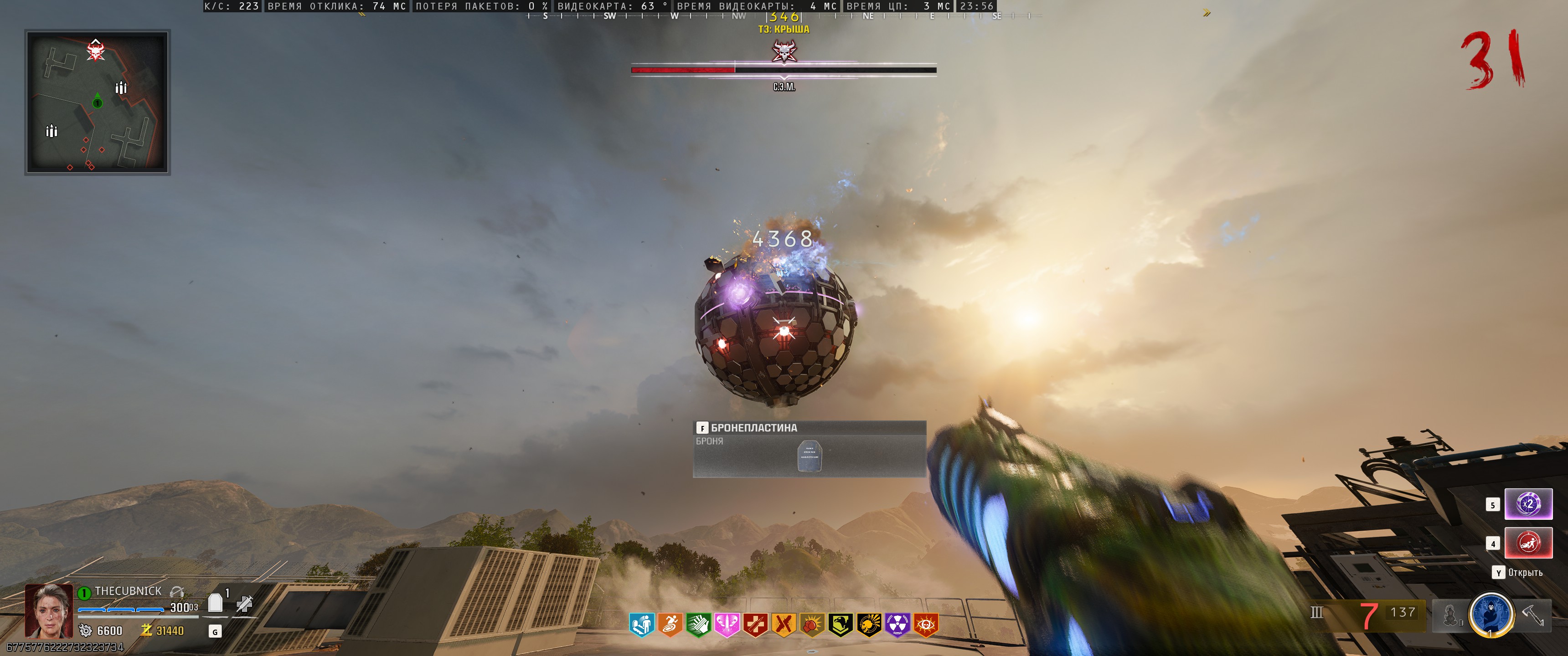Activate the red revive GobbleGum slot
This screenshot has width=1568, height=656.
click(1528, 543)
